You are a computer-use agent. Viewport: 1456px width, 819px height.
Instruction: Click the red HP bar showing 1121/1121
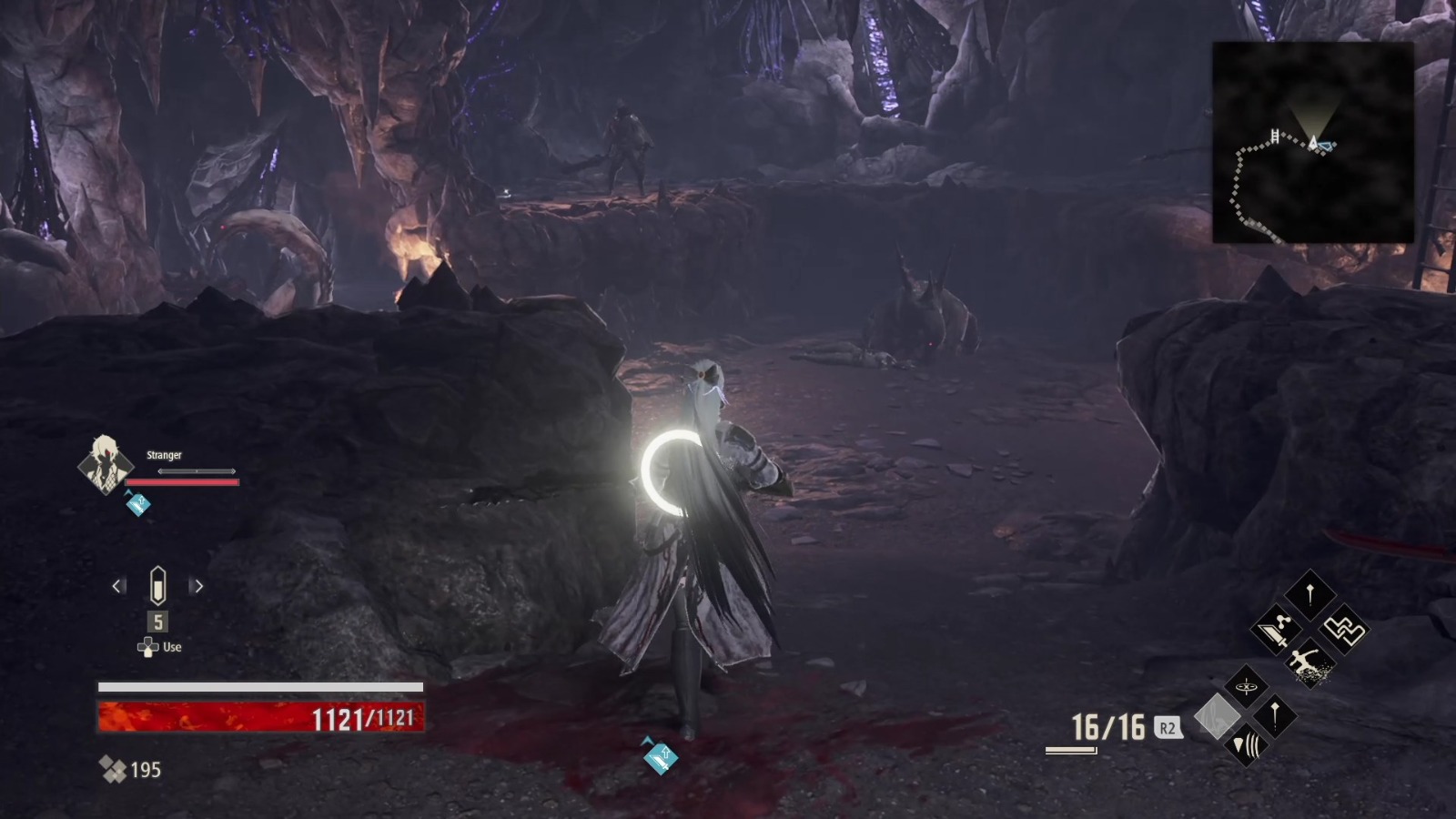pos(259,718)
